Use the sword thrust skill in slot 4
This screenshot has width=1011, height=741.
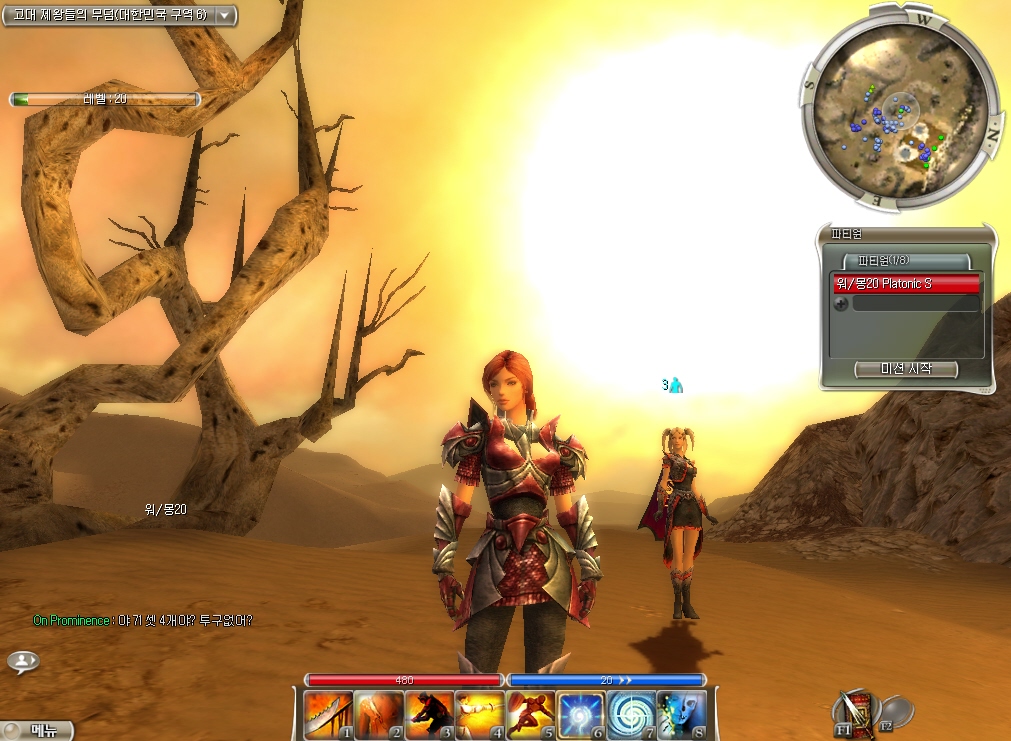pyautogui.click(x=481, y=716)
